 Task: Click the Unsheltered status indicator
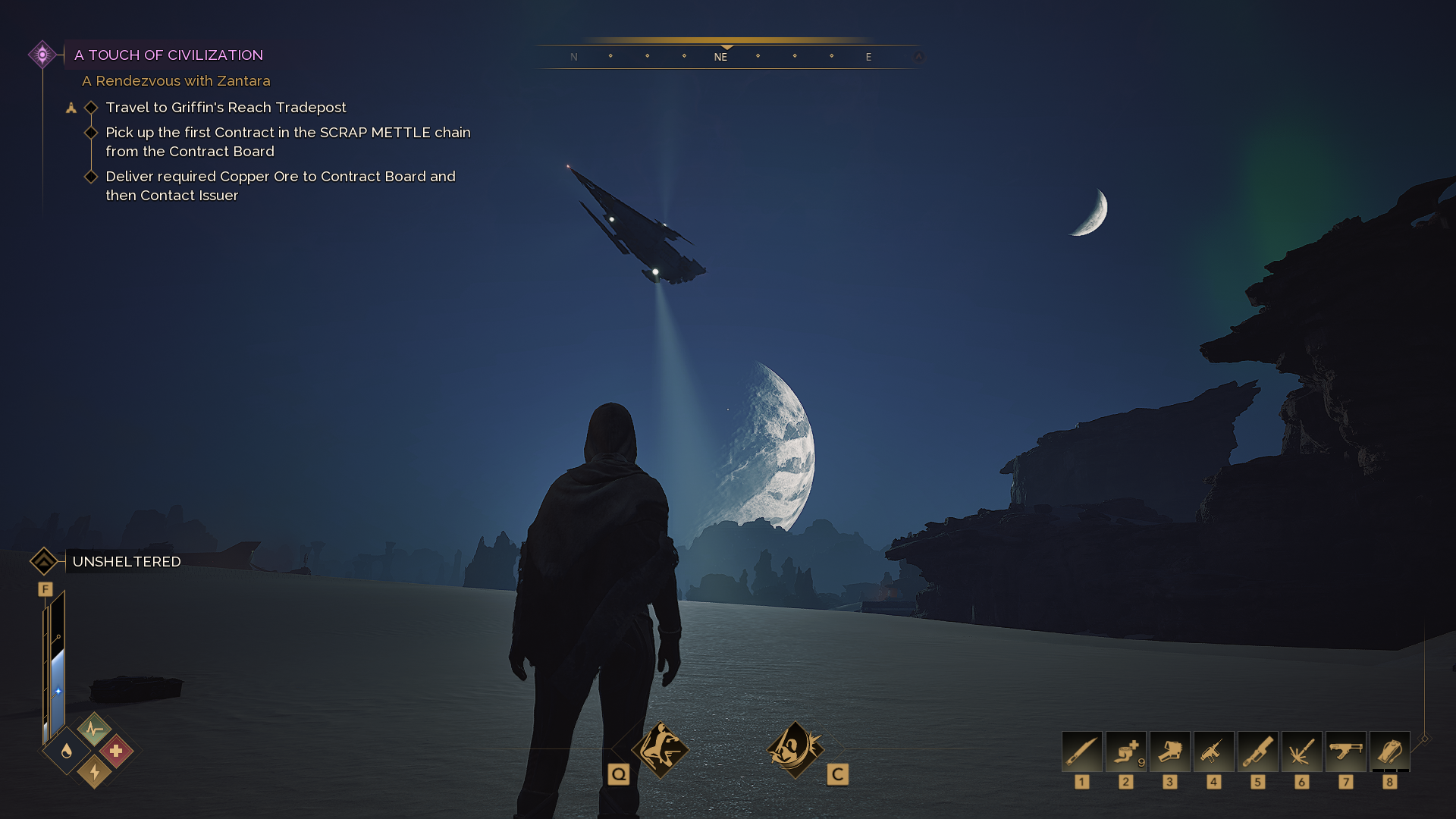(x=127, y=562)
